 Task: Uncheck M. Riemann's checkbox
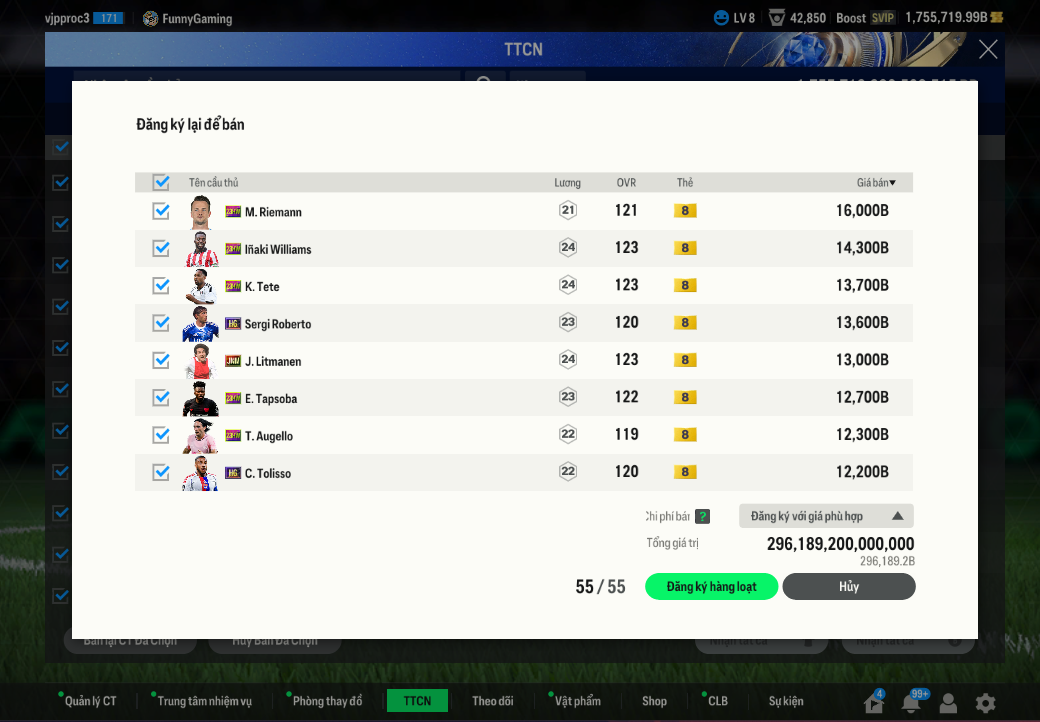tap(161, 211)
